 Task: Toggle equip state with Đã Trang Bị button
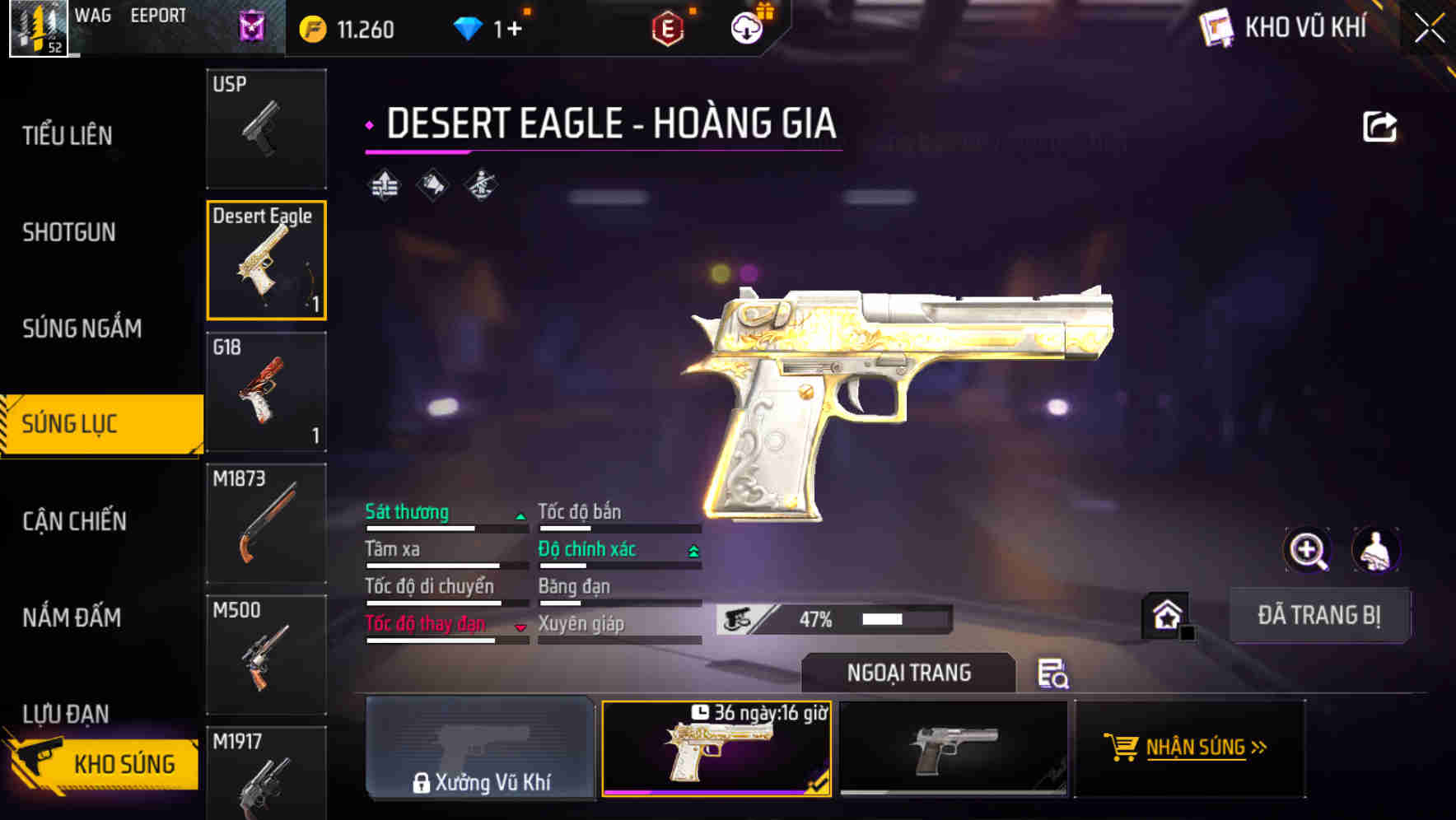click(1319, 615)
